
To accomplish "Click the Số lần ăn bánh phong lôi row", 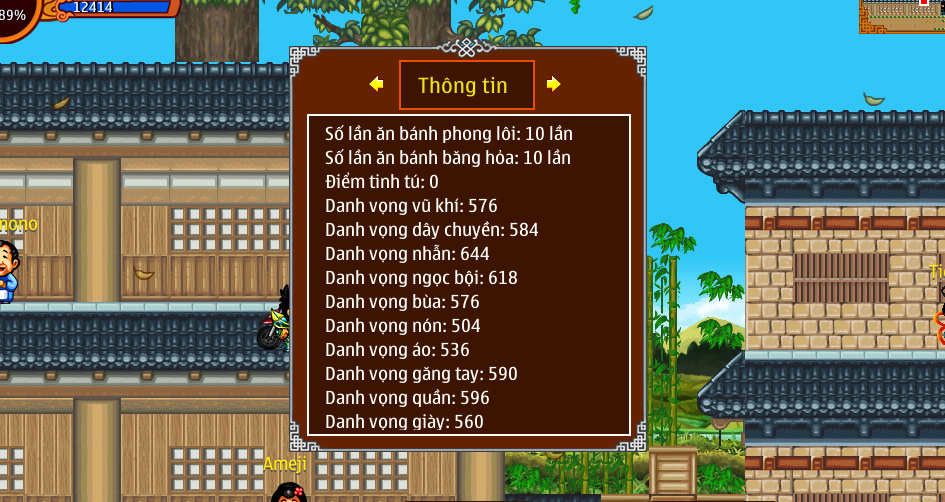I will [x=449, y=134].
